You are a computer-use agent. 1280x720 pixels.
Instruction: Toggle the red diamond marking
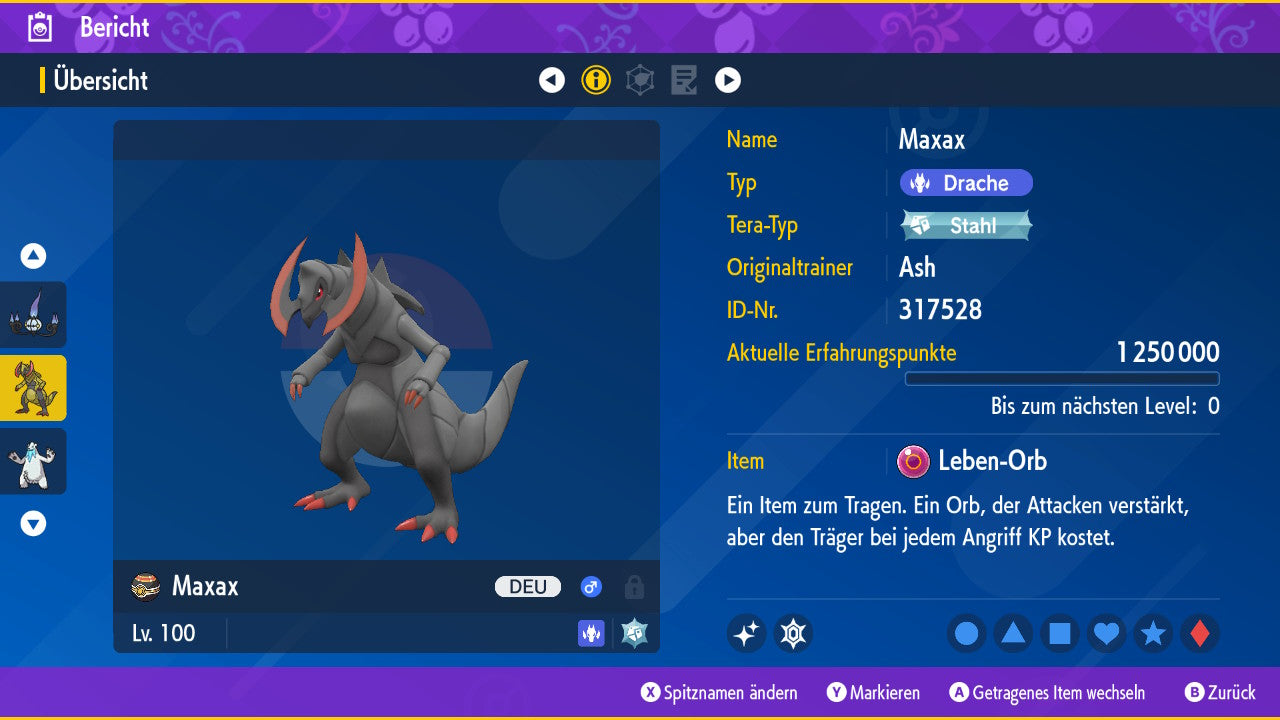click(x=1199, y=633)
